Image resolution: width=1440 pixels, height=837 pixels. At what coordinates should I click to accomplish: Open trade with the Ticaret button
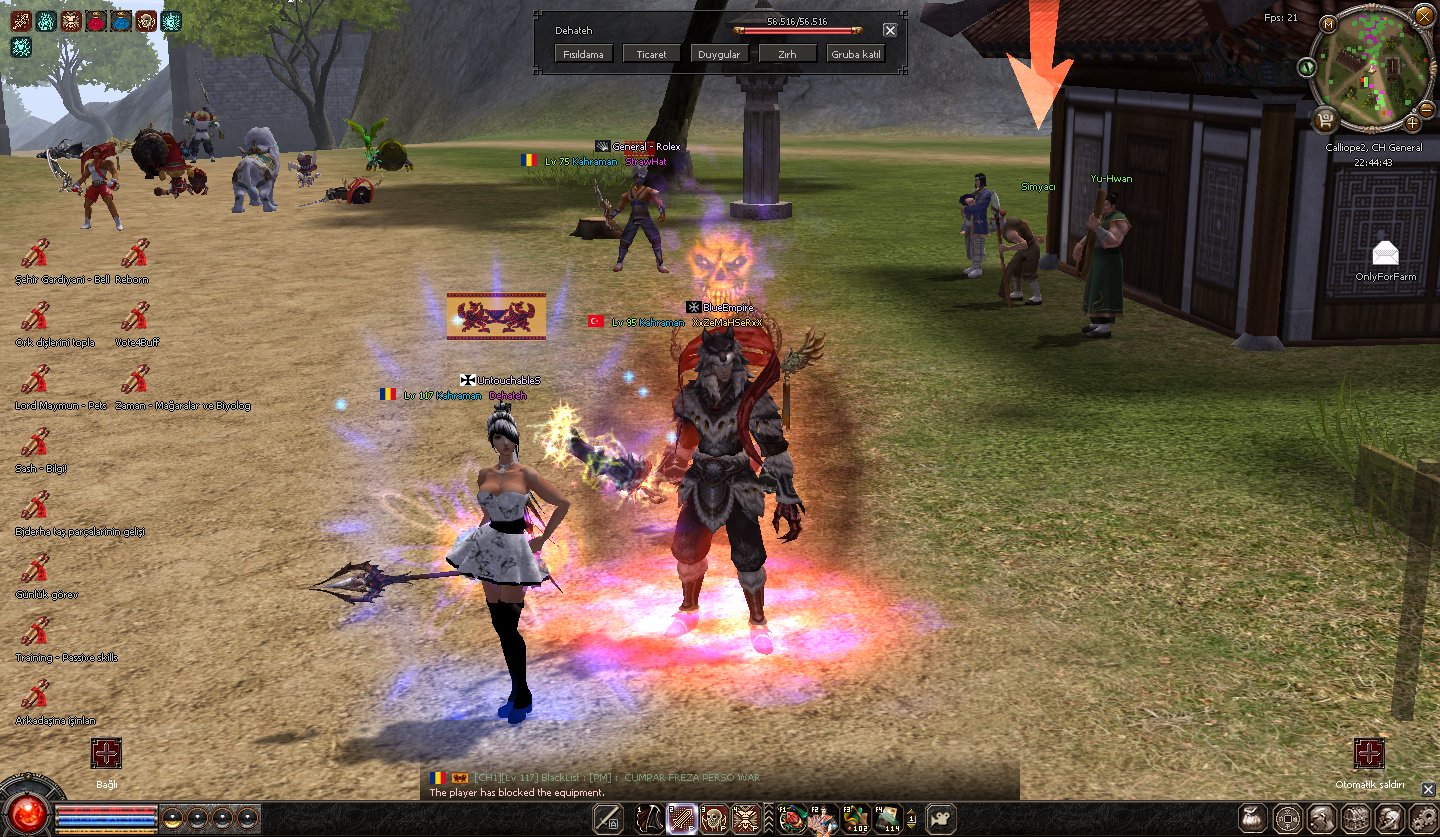point(651,54)
